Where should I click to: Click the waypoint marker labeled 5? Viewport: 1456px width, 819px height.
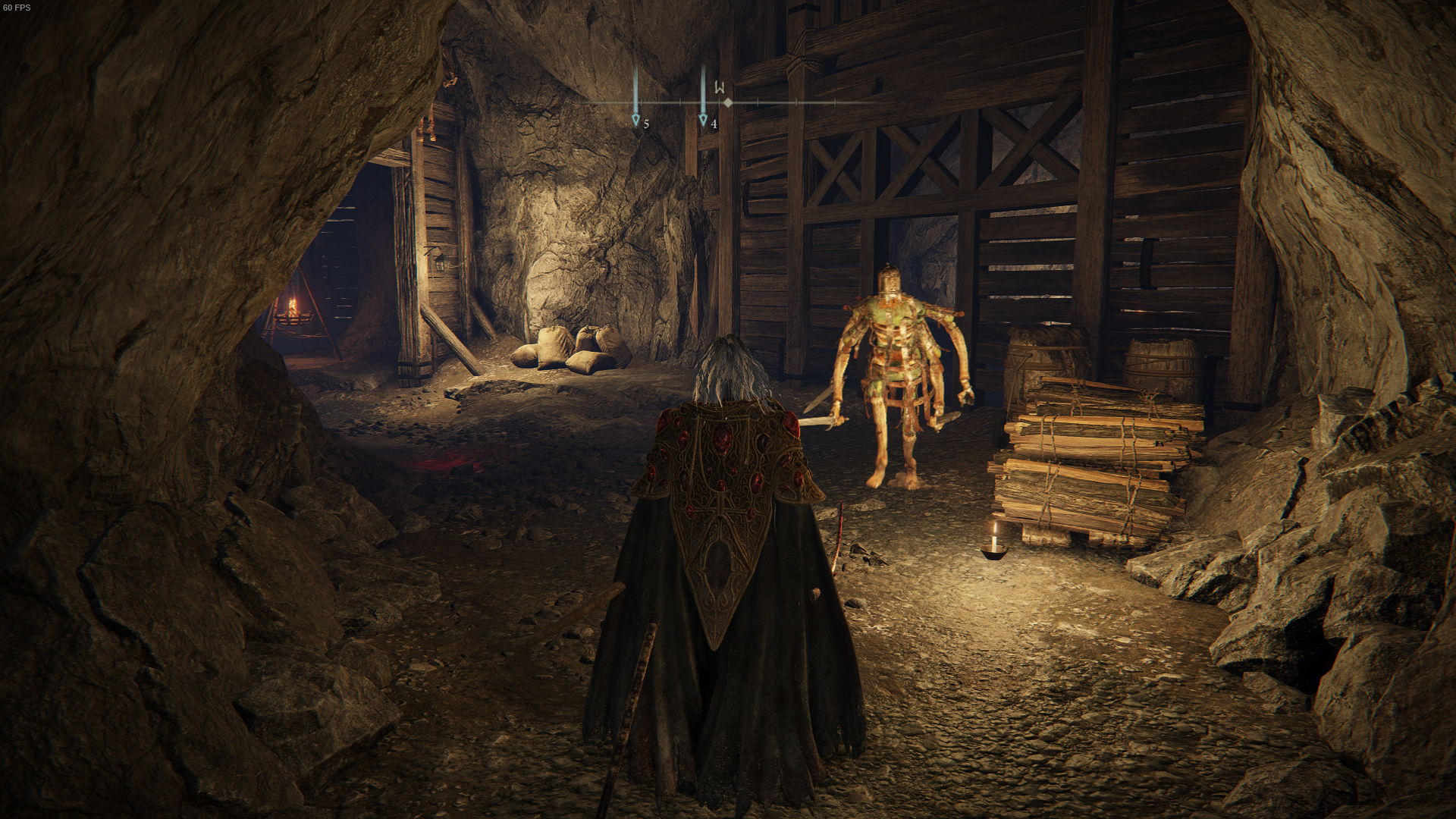tap(635, 118)
